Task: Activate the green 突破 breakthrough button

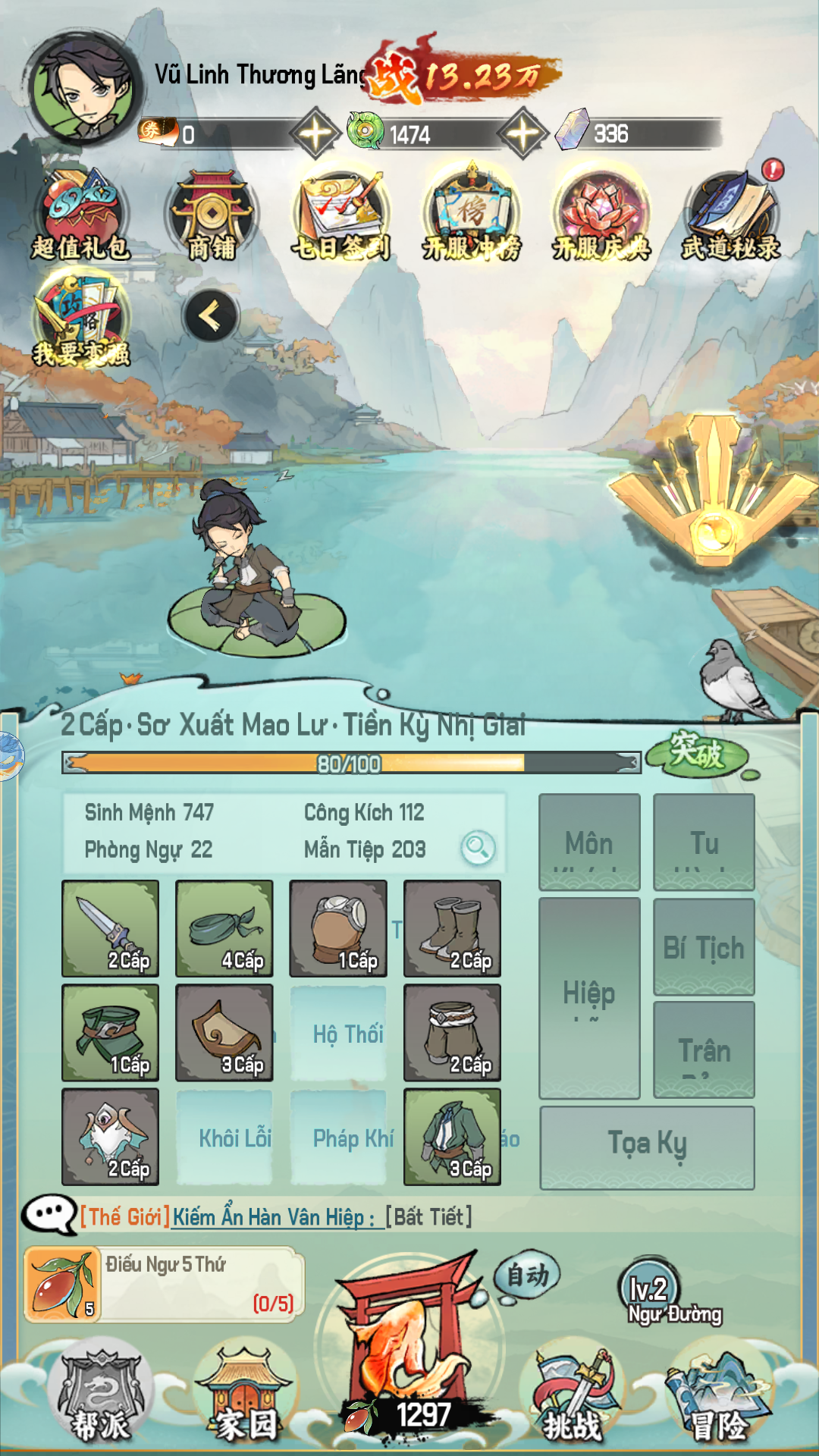Action: (697, 753)
